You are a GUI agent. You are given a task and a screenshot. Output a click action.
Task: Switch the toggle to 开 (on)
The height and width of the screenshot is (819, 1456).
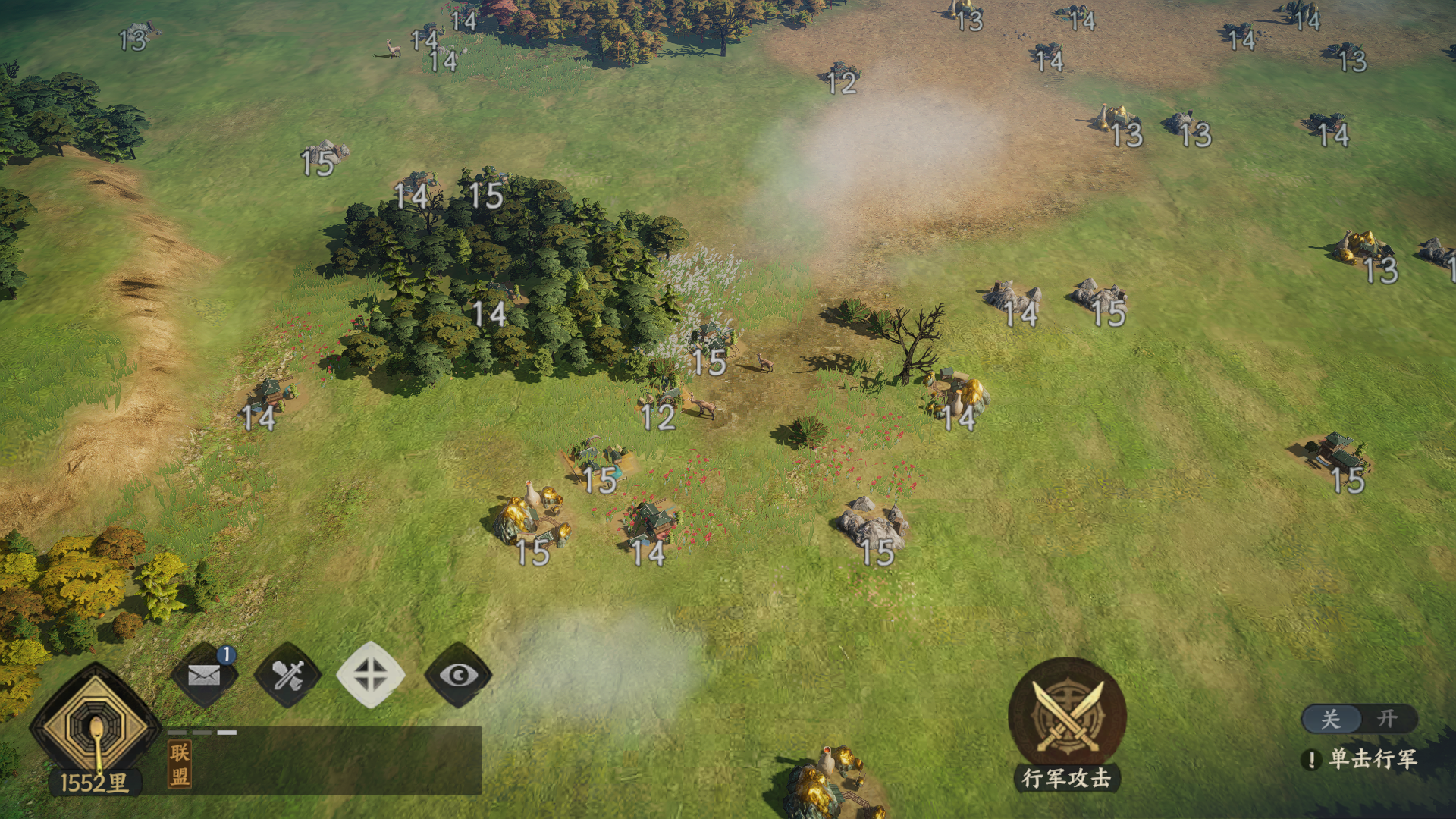point(1387,718)
